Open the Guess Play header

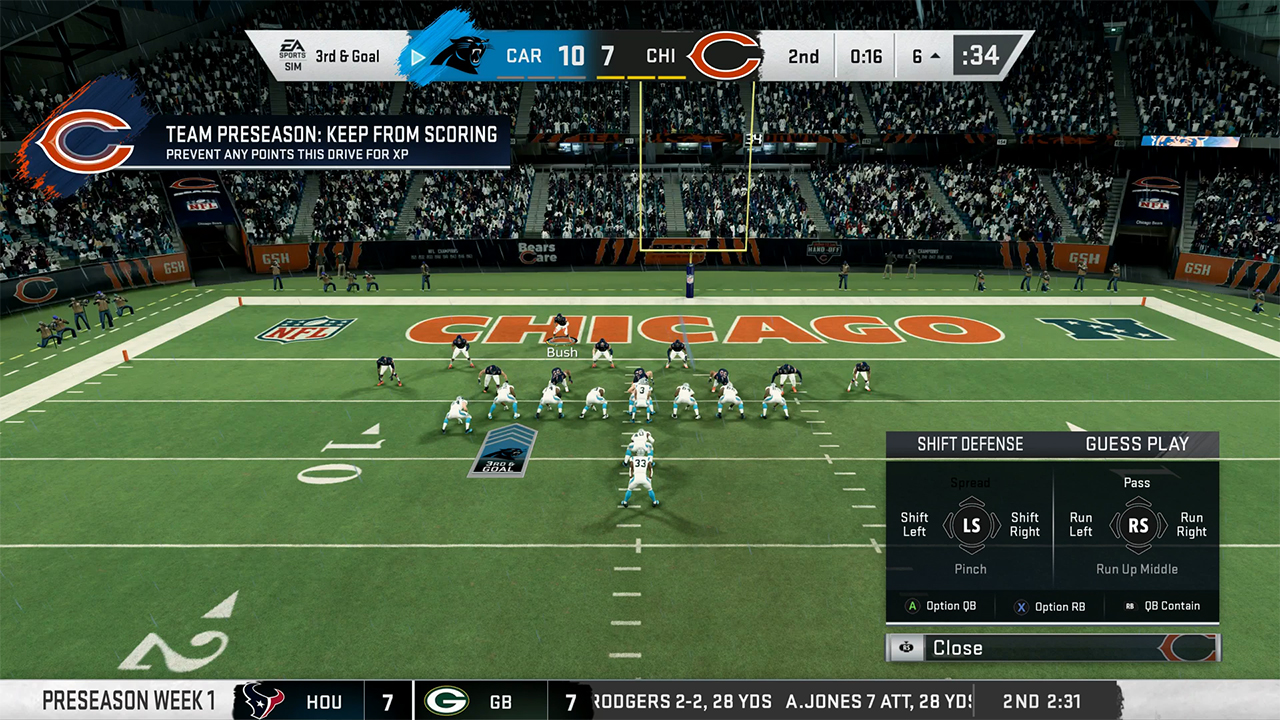(x=1137, y=444)
